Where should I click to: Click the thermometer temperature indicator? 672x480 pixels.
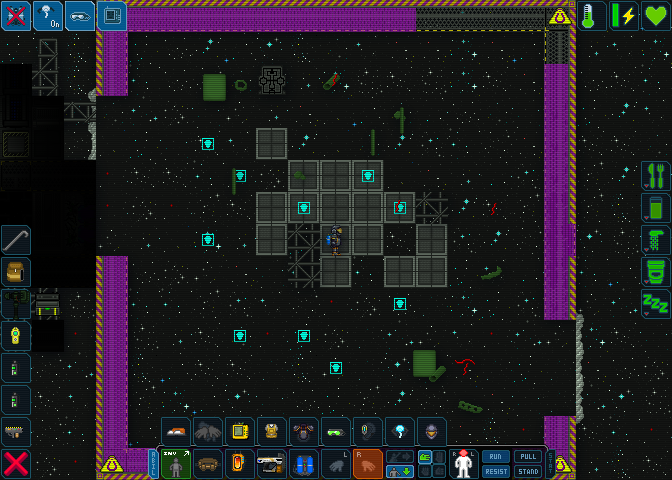tap(592, 16)
